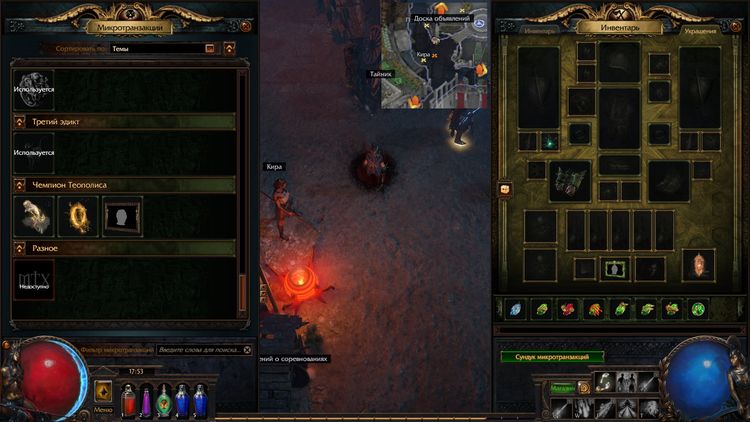Clear the microtransaction search filter
This screenshot has height=422, width=750.
click(246, 350)
